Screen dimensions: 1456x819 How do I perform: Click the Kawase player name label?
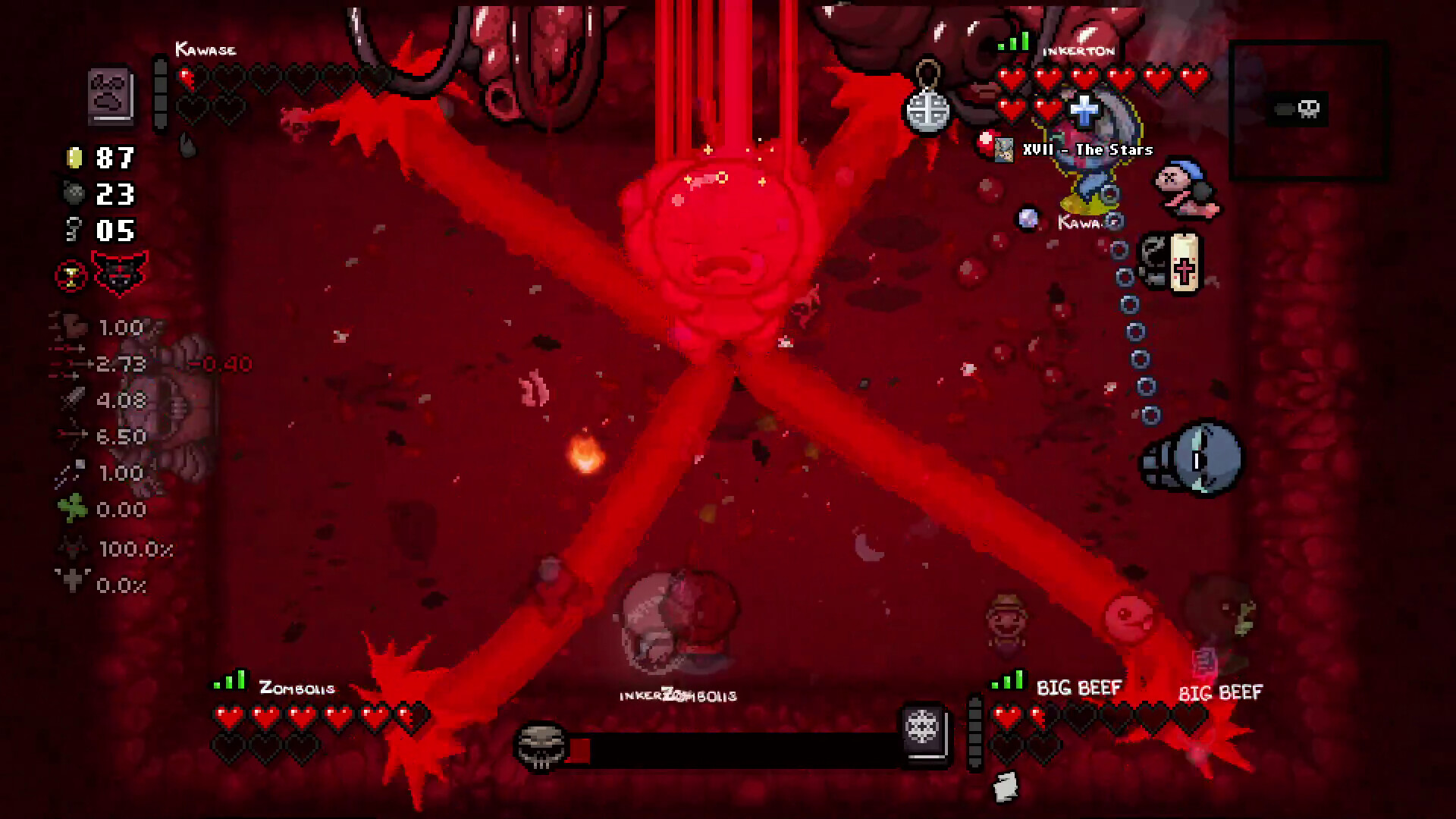[206, 49]
